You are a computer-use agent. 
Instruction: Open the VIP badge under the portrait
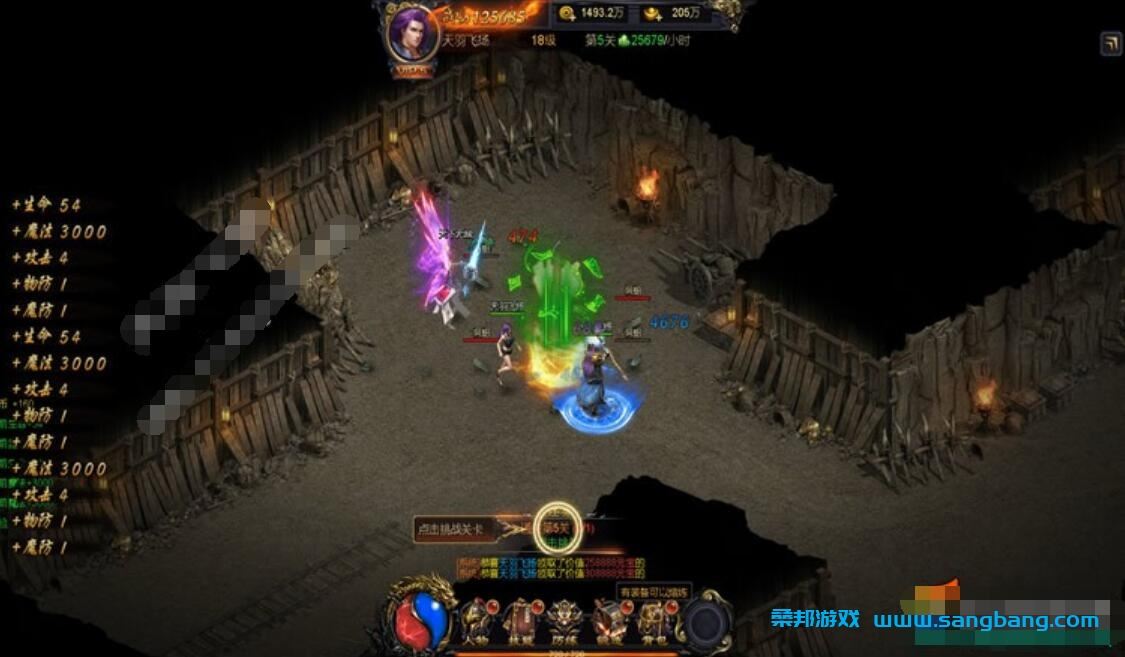tap(412, 70)
